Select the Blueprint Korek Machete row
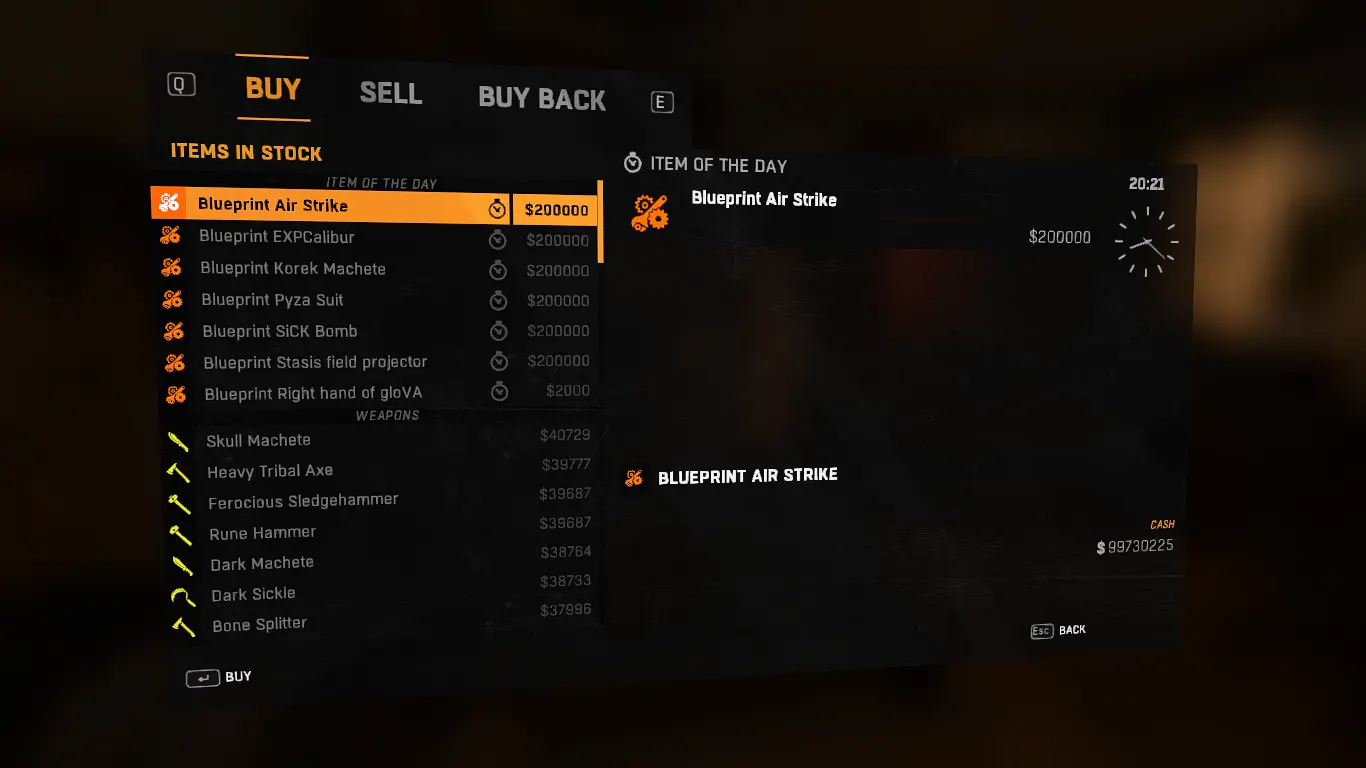Image resolution: width=1366 pixels, height=768 pixels. (x=293, y=269)
